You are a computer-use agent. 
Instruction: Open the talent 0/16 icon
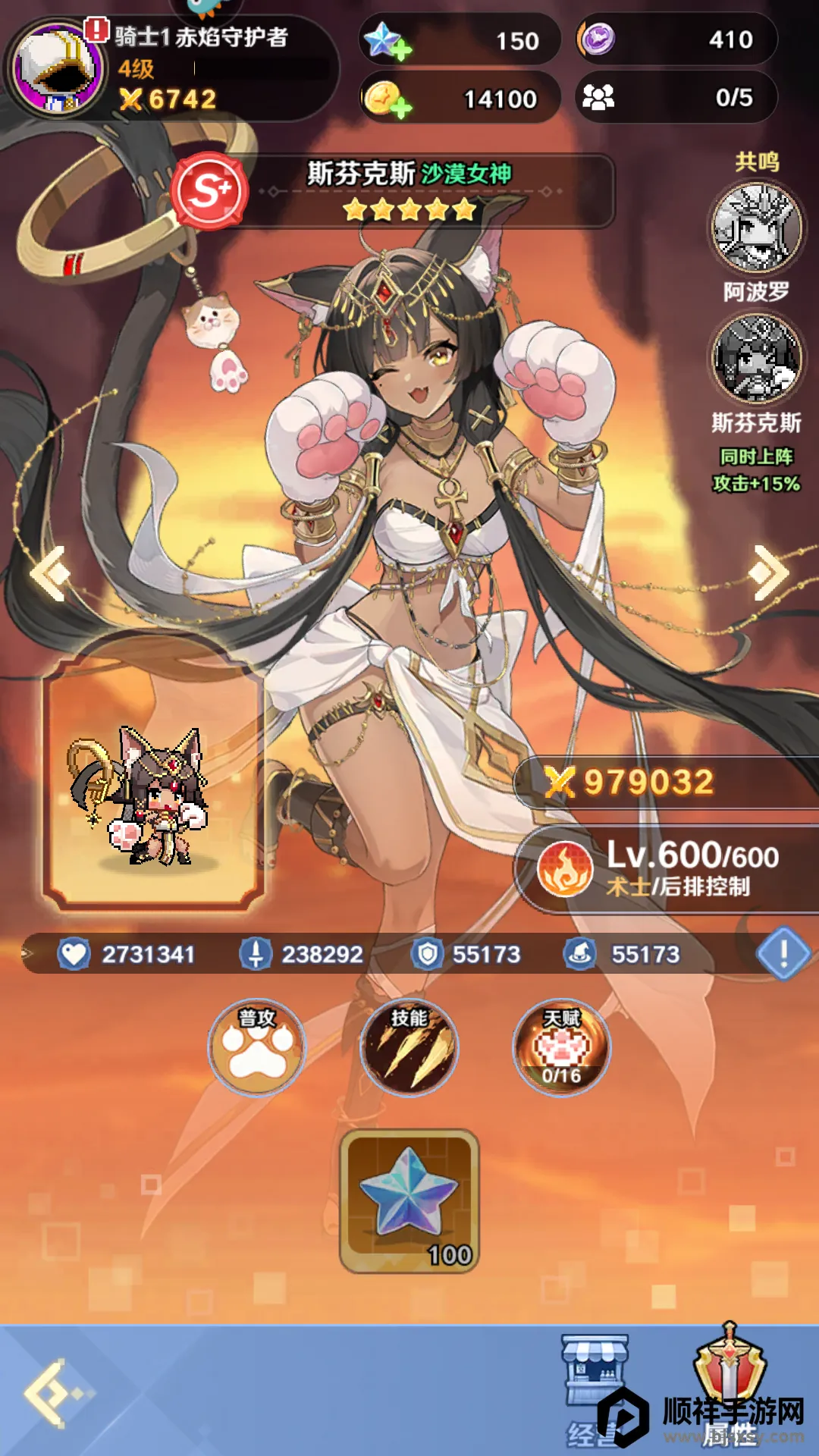(561, 1048)
